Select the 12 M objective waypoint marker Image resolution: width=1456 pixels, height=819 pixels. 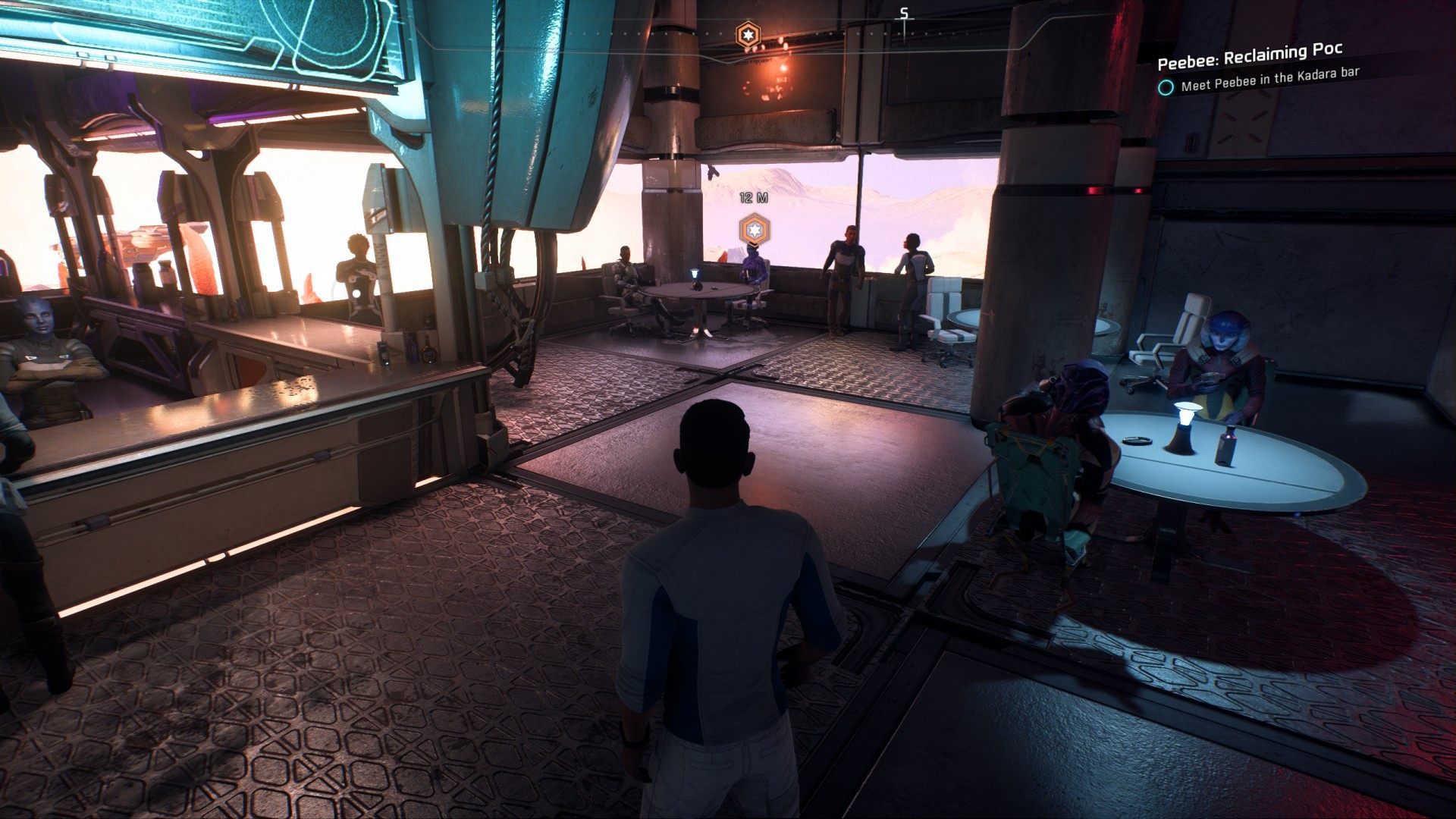click(755, 229)
